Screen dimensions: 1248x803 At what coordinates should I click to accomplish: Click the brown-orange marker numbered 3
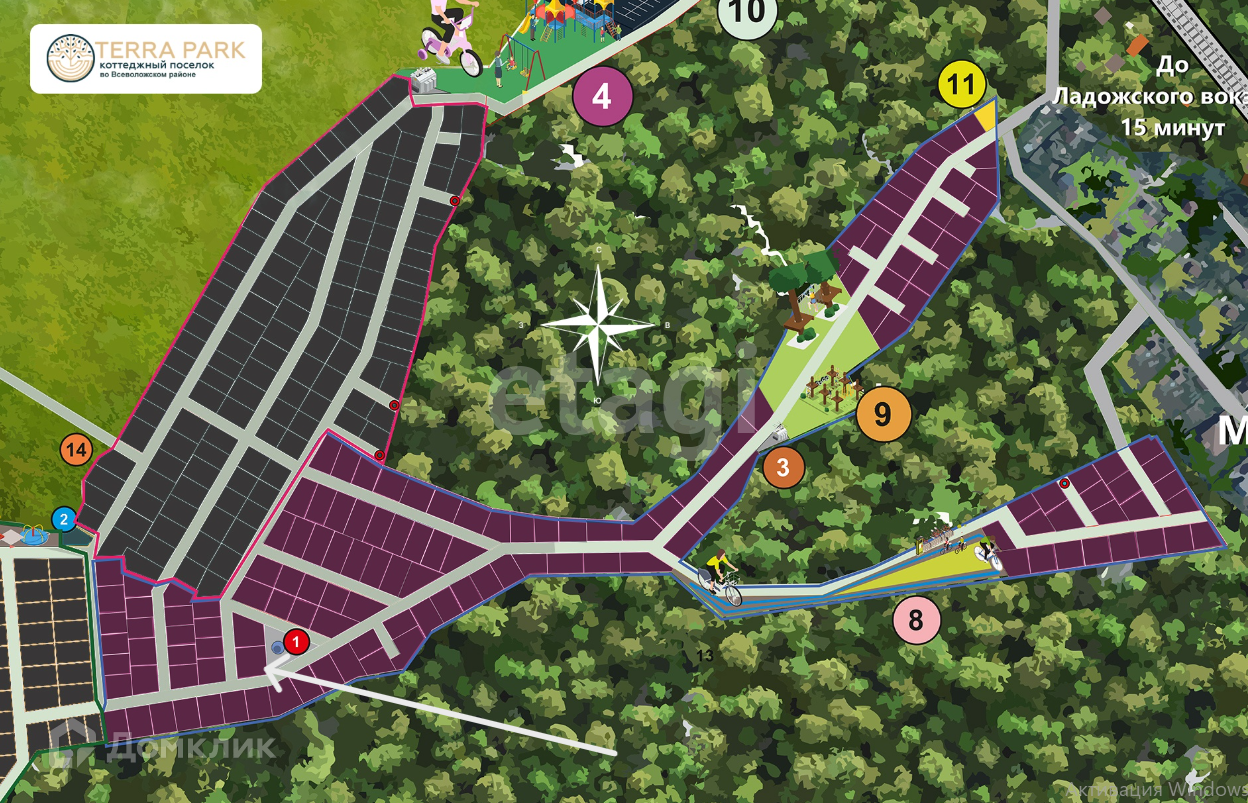783,467
